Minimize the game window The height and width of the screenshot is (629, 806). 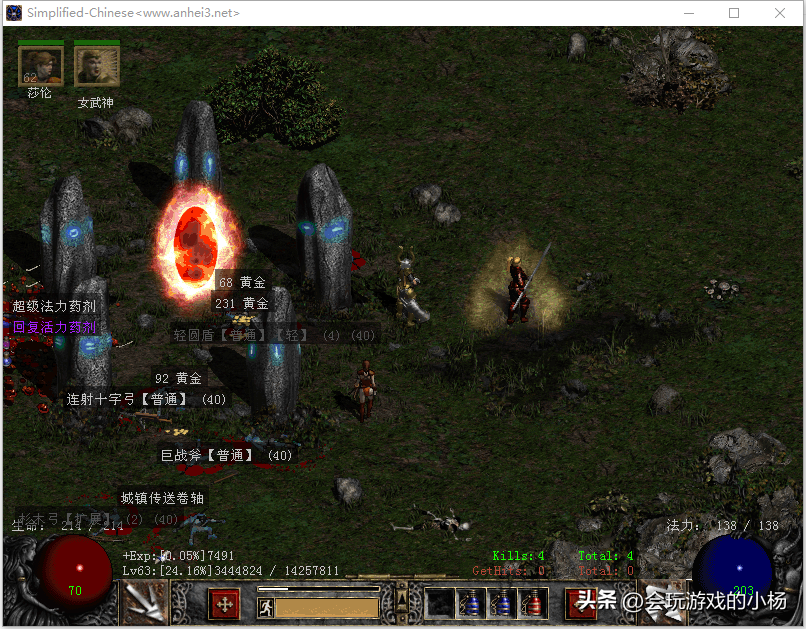point(688,13)
